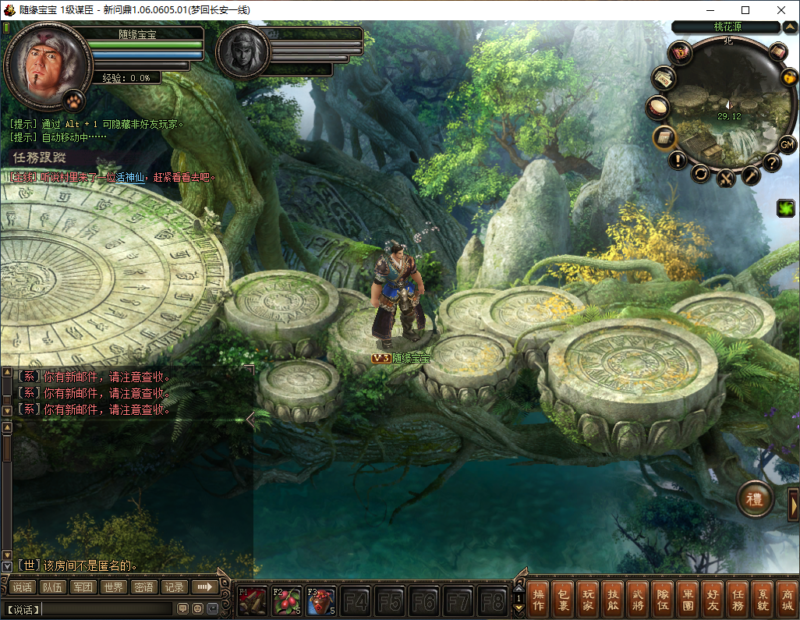
Task: Switch chat to the 世界 channel tab
Action: [x=114, y=587]
